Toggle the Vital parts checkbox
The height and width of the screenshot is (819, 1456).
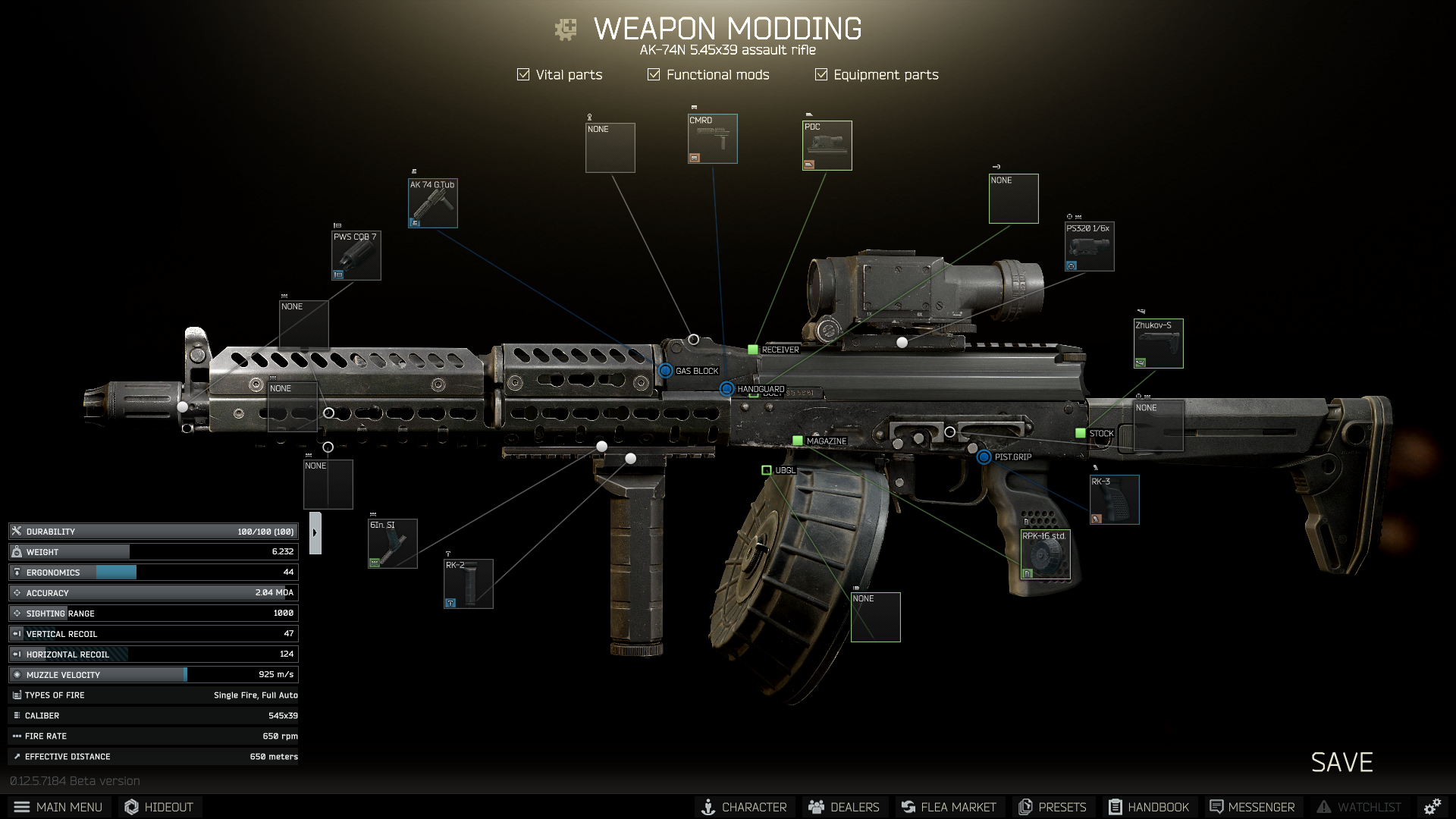[x=522, y=74]
